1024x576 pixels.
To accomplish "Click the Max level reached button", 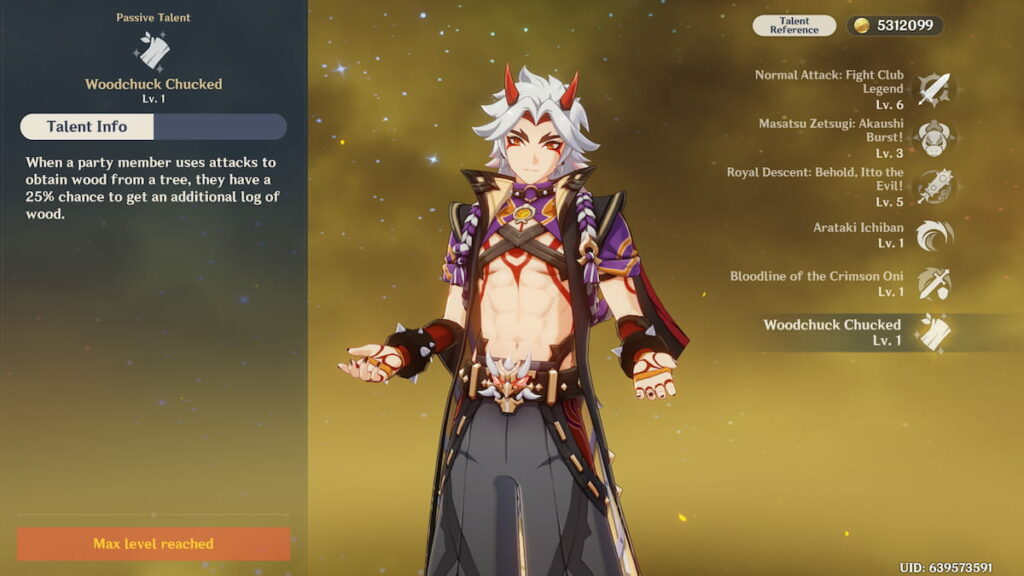I will coord(153,544).
